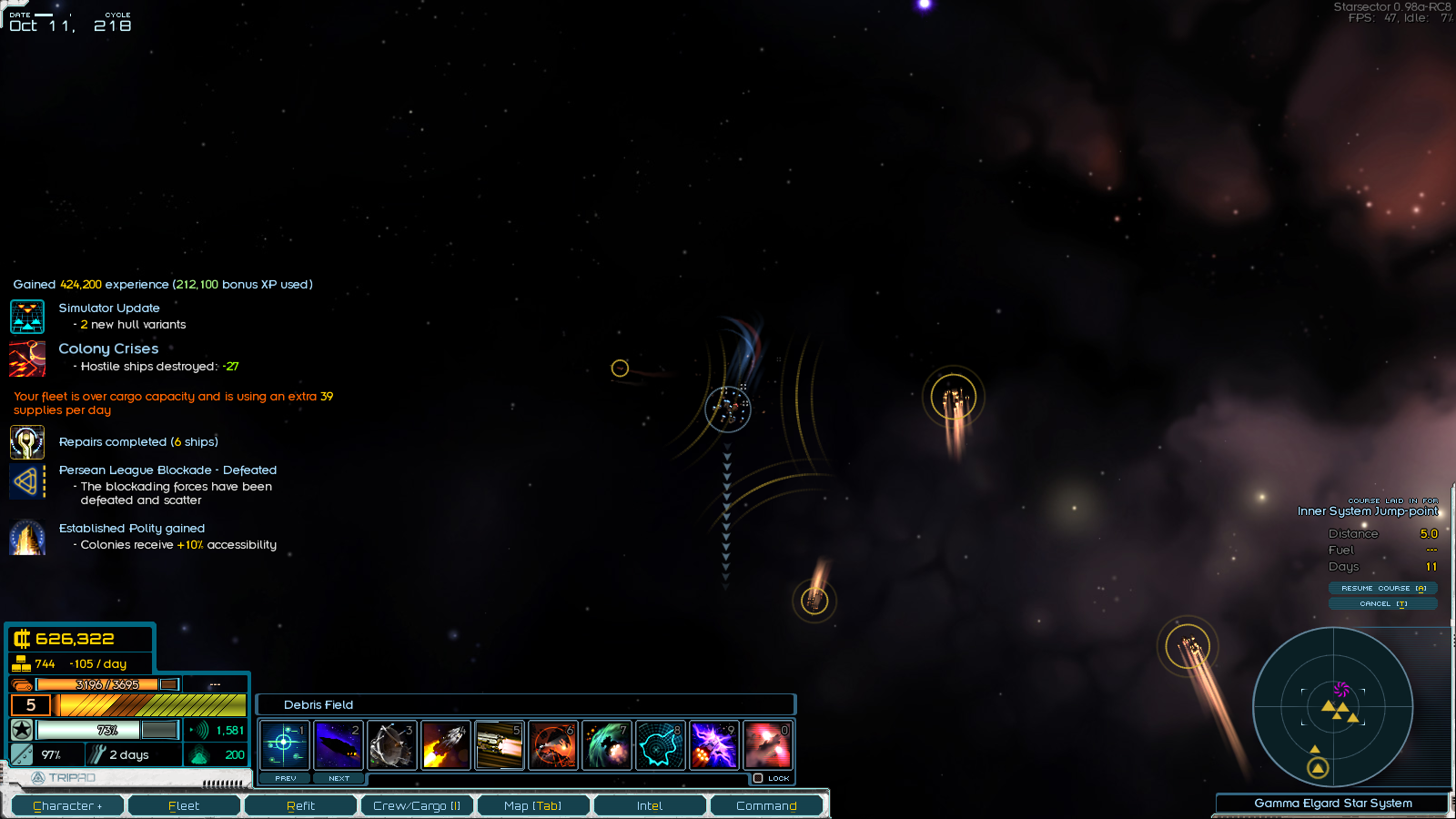Click the Resume Course button
The image size is (1456, 819).
[1382, 588]
